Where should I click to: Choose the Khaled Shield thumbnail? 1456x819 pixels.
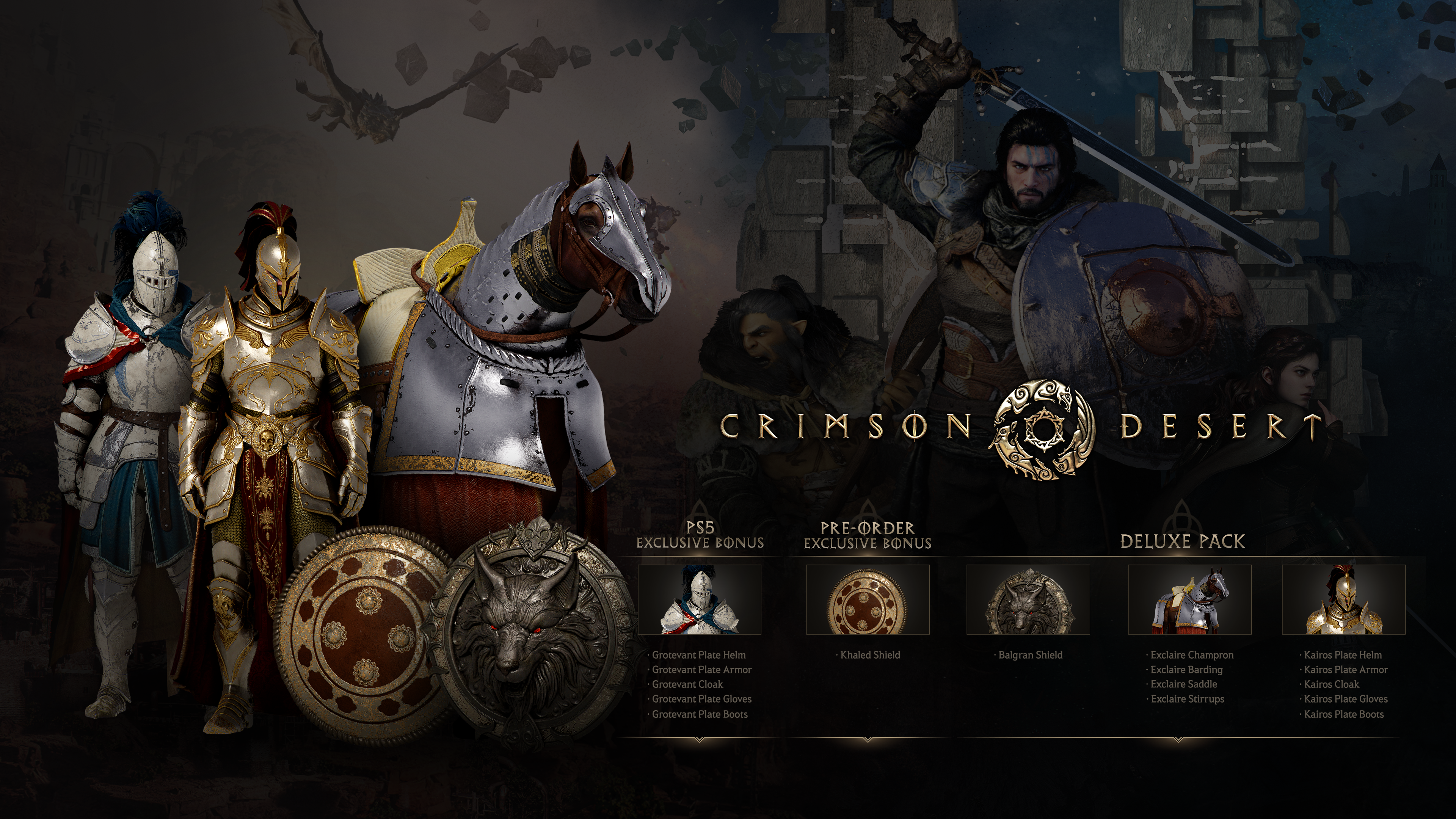tap(868, 600)
